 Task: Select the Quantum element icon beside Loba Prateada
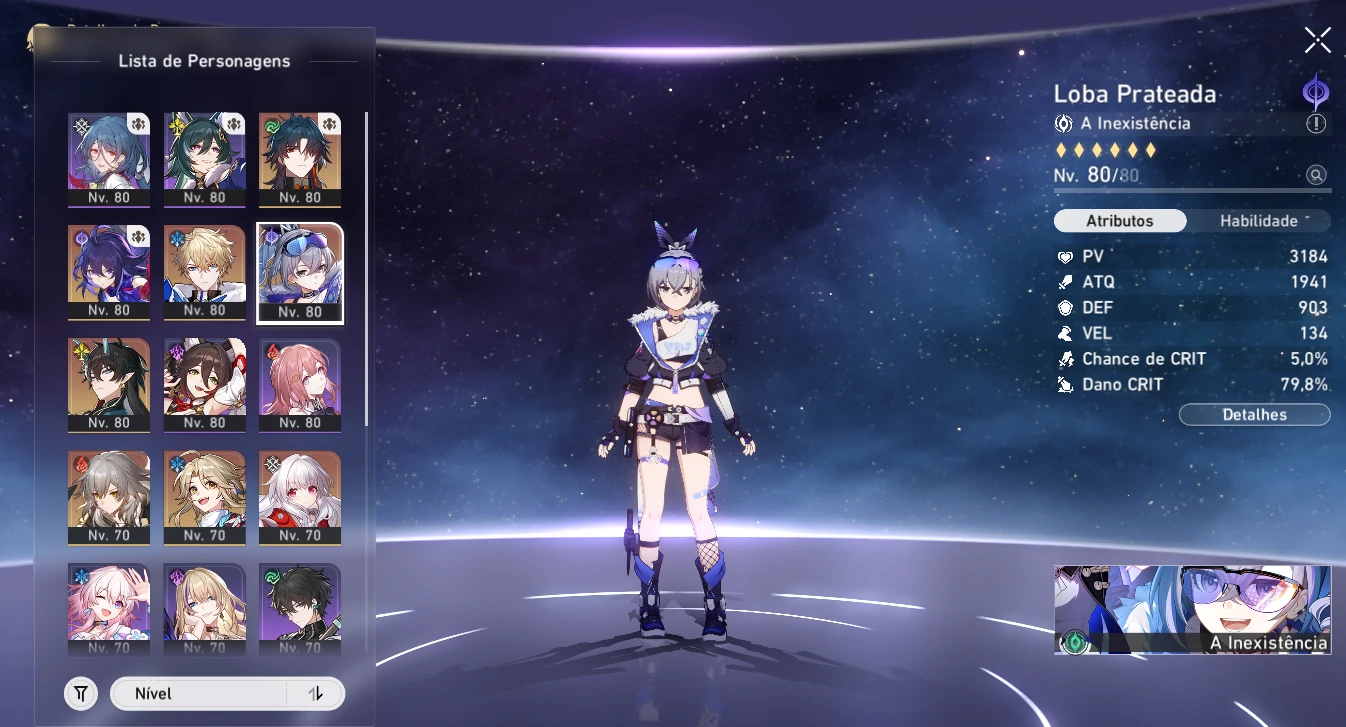[1314, 93]
